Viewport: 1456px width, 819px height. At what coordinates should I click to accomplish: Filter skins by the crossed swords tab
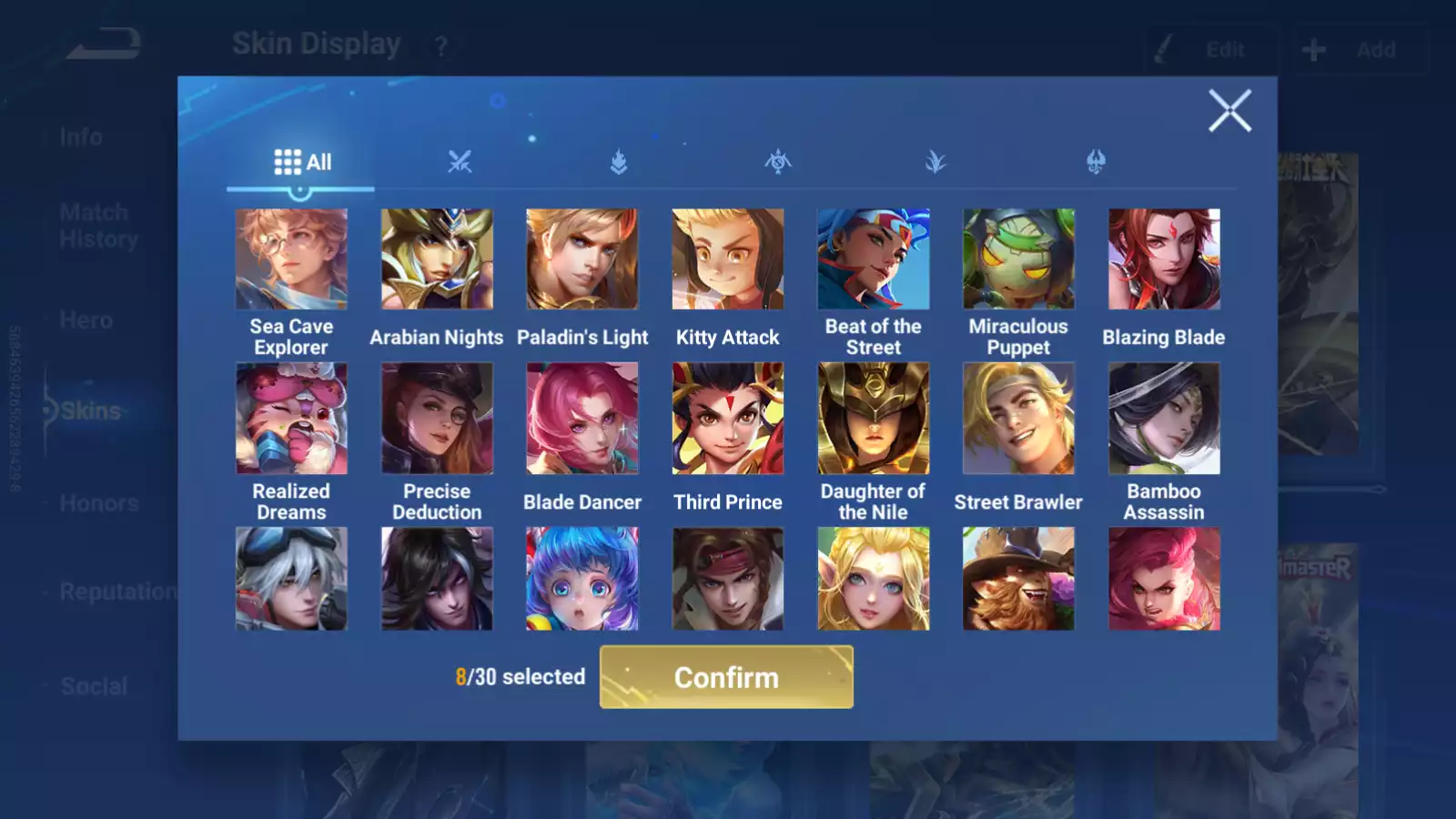coord(460,163)
